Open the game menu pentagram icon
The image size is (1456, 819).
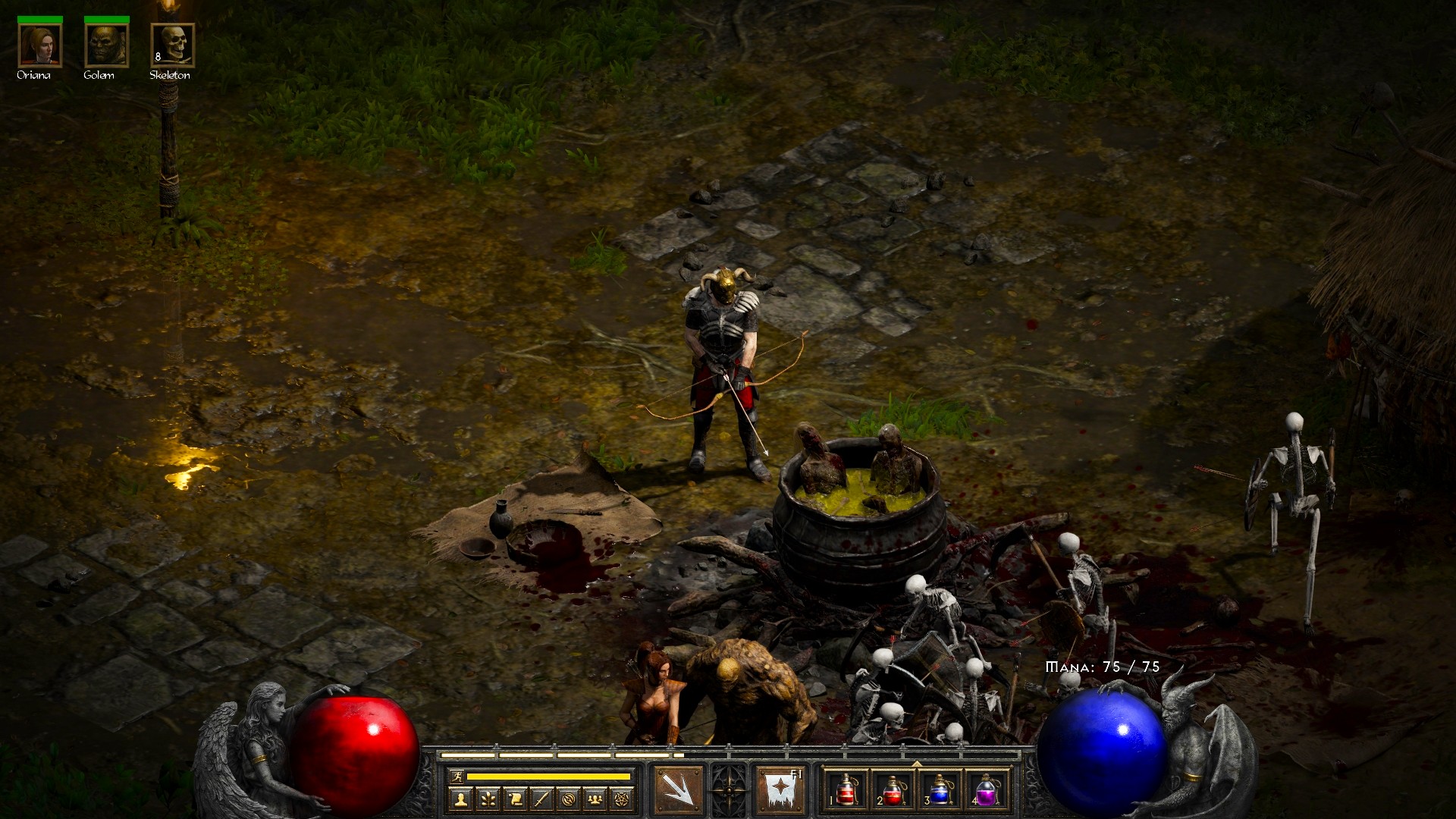623,799
